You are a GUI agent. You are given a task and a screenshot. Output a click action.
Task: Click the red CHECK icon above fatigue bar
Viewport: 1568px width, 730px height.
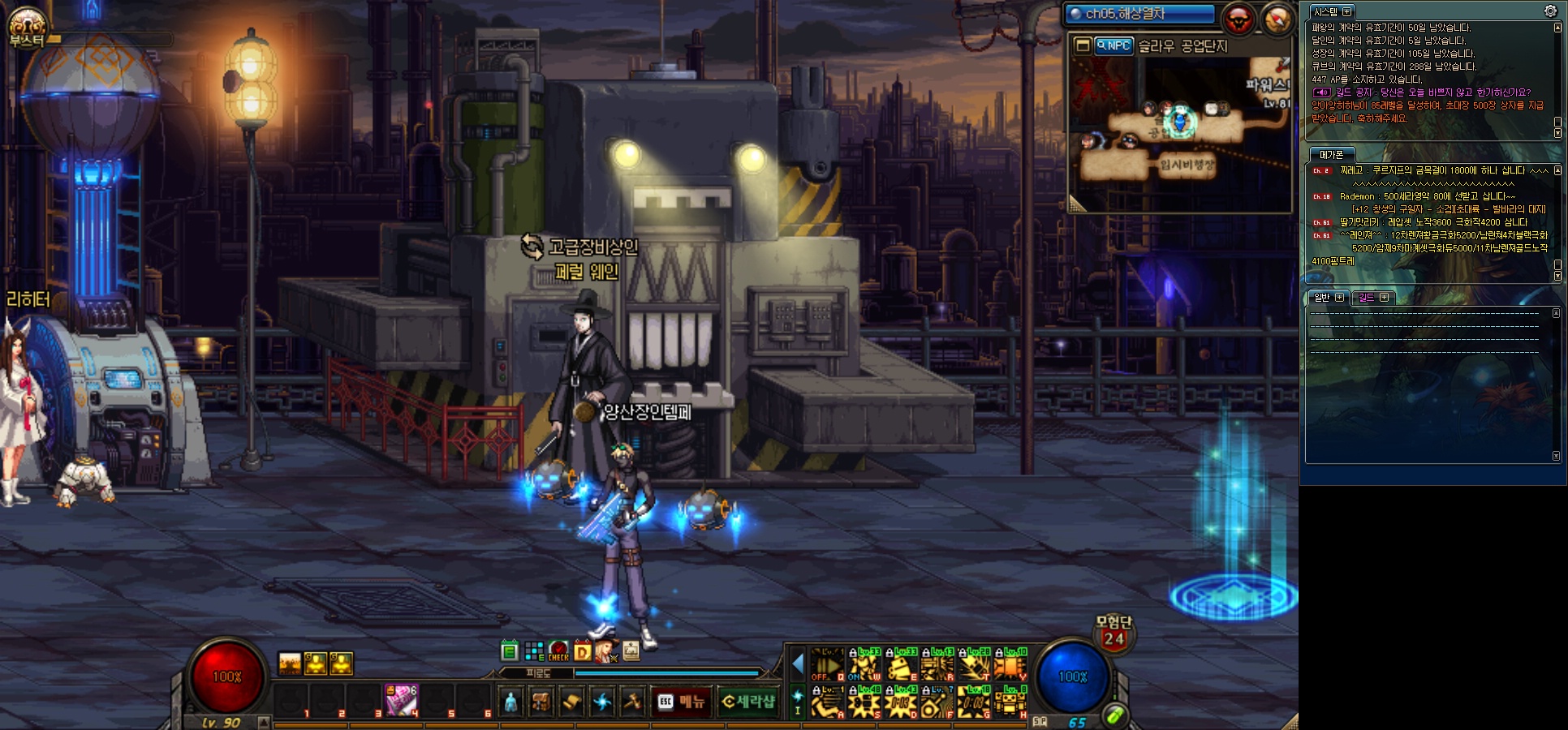point(558,651)
